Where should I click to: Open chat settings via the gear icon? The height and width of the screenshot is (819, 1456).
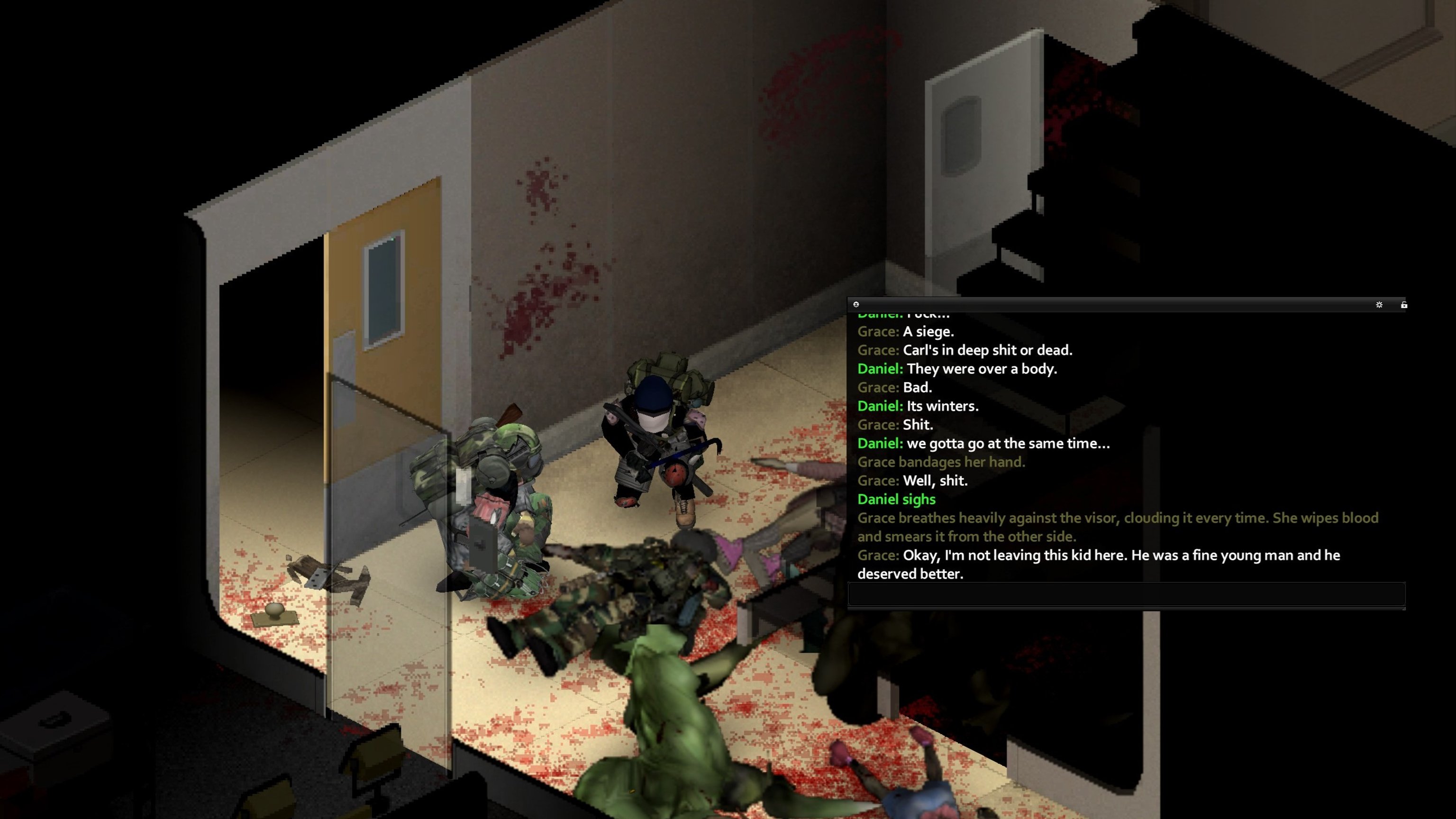(1379, 305)
